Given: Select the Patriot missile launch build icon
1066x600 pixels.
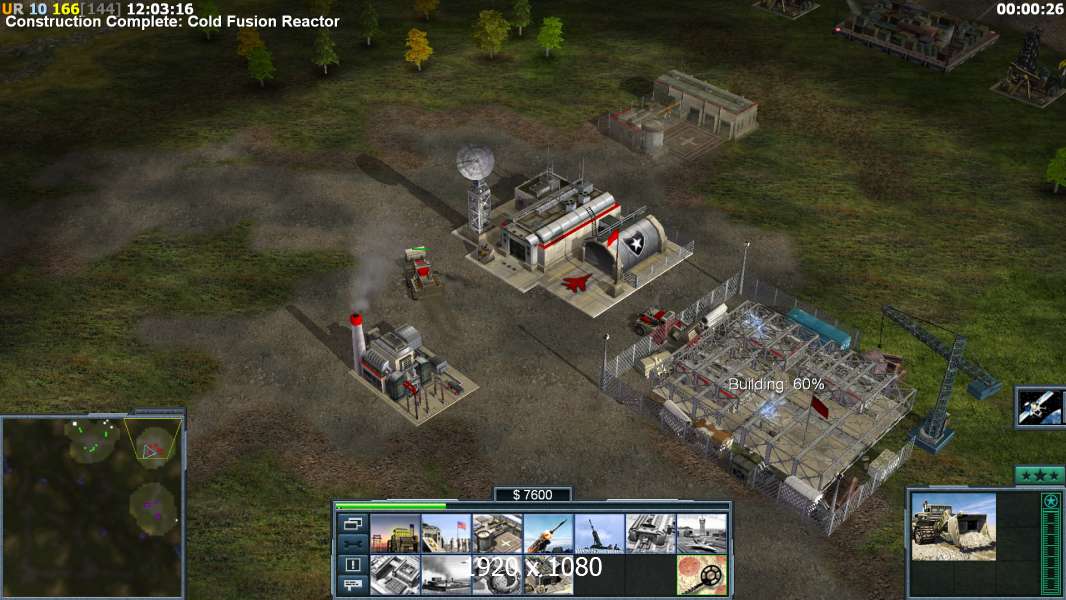Looking at the screenshot, I should (548, 533).
